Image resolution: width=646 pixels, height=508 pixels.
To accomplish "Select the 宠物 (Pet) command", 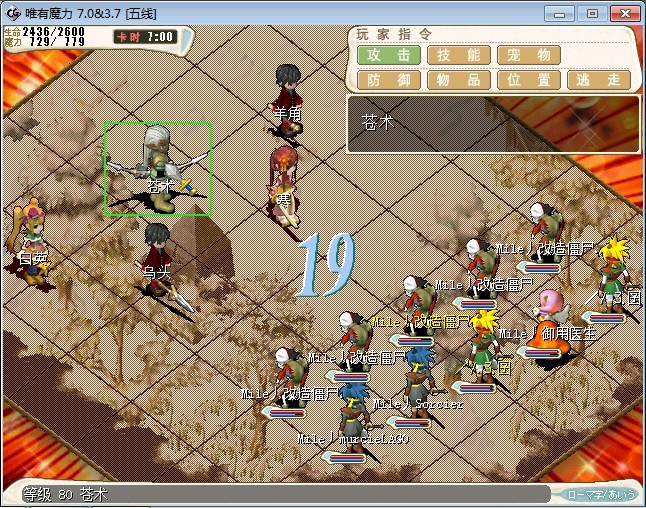I will 529,55.
